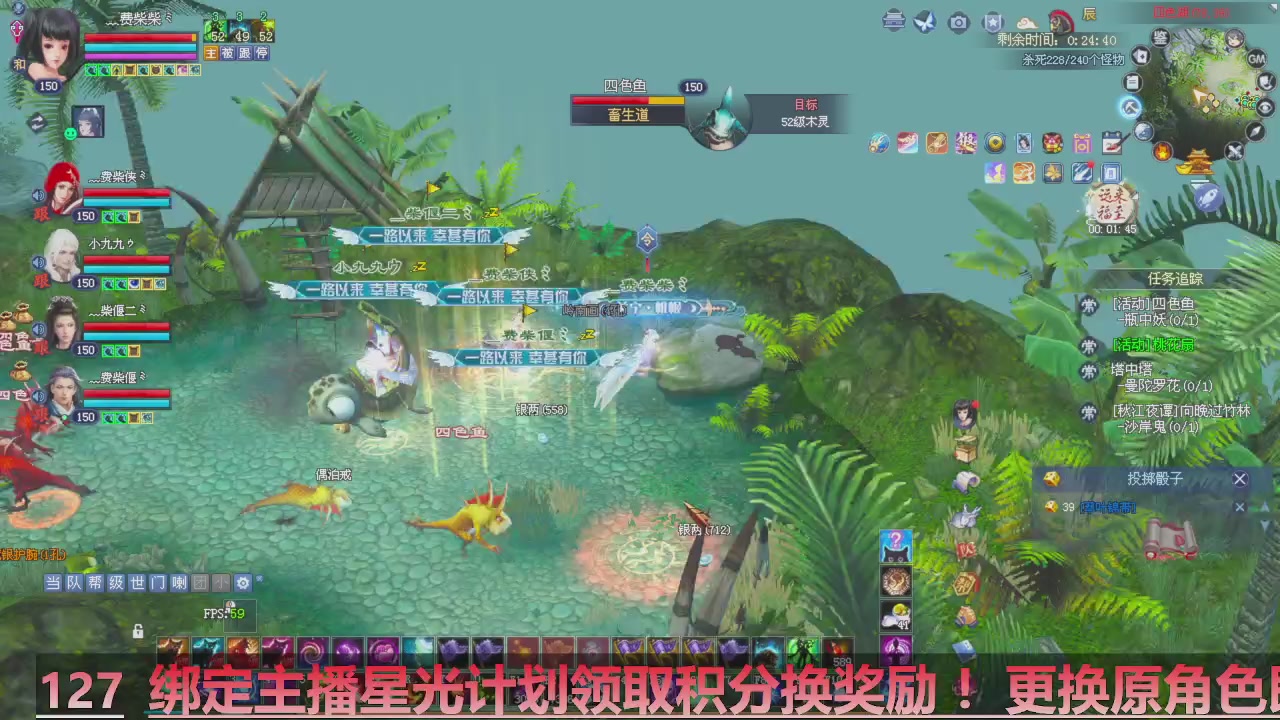Click the green [活动]桃花扇 quest link

1153,346
